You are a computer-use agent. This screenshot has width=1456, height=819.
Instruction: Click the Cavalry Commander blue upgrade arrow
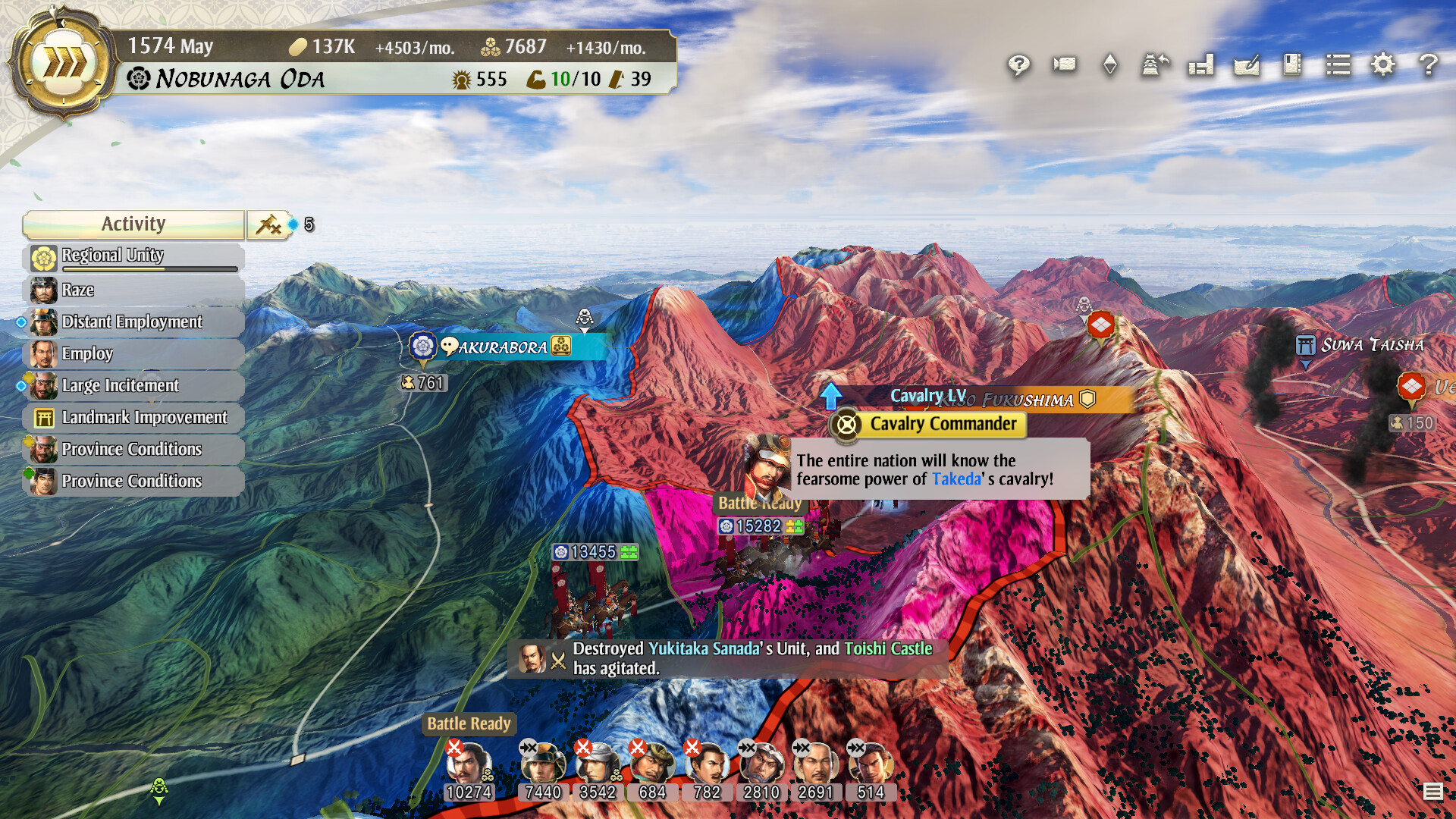[x=833, y=395]
